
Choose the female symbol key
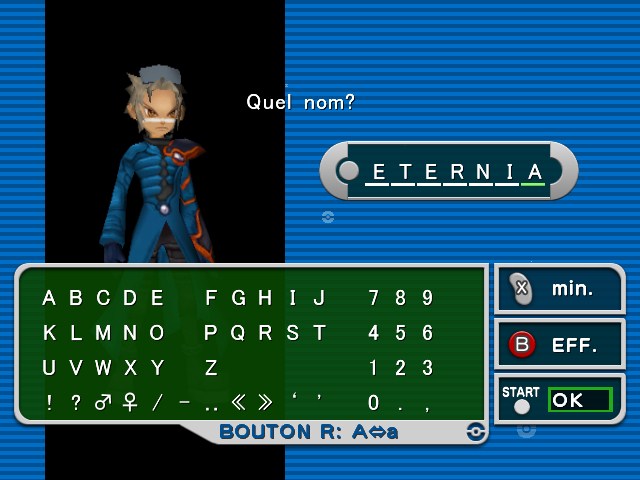[129, 403]
